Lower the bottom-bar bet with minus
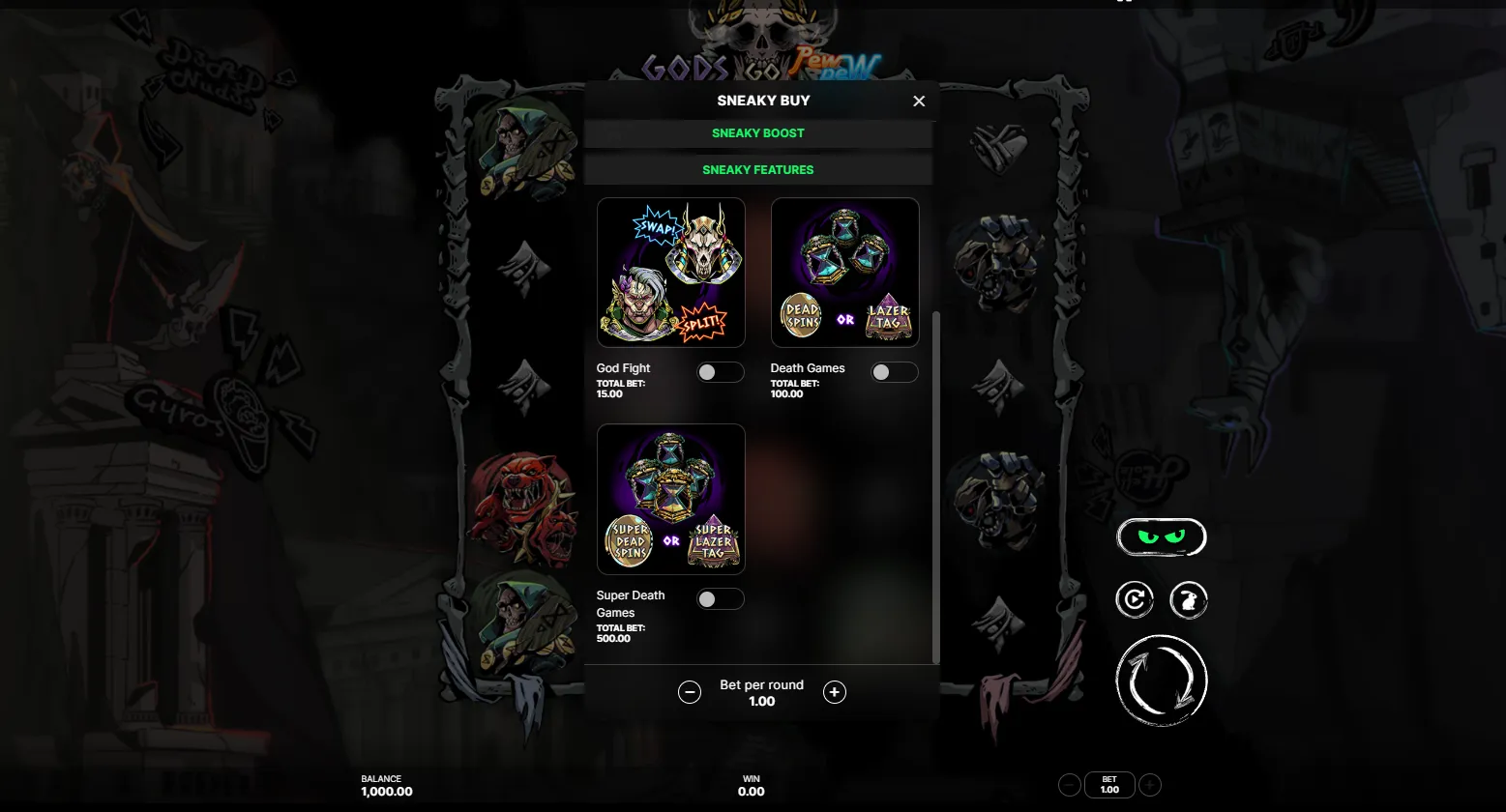Screen dimensions: 1506x812 click(1070, 785)
